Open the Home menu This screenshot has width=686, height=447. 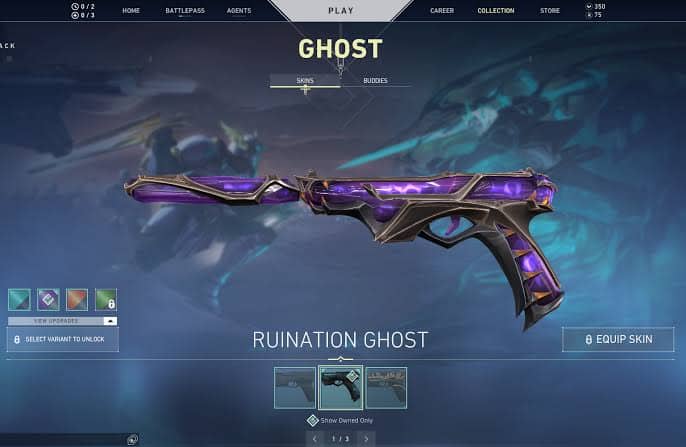pos(131,10)
